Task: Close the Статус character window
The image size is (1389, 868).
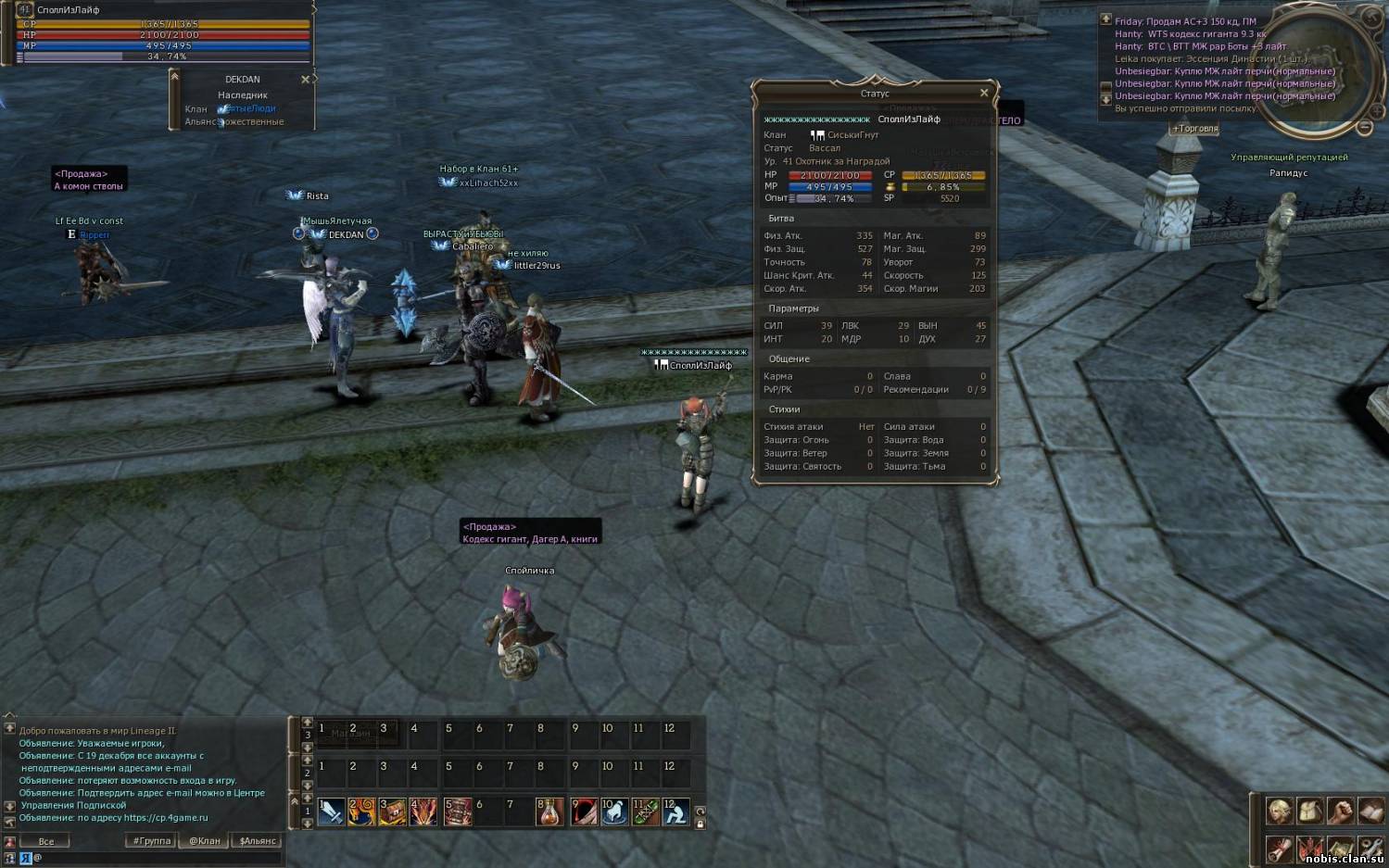Action: click(x=984, y=93)
